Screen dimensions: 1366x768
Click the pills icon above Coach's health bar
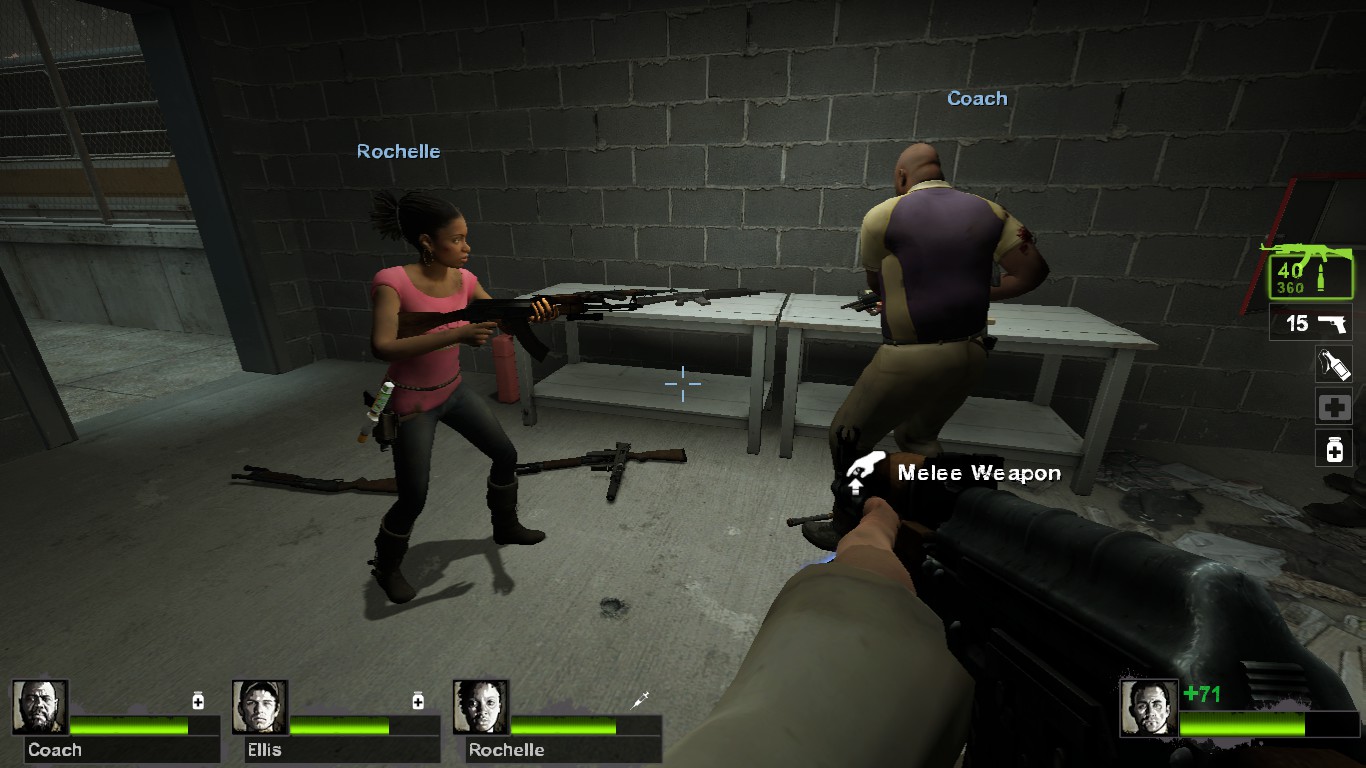(x=196, y=702)
